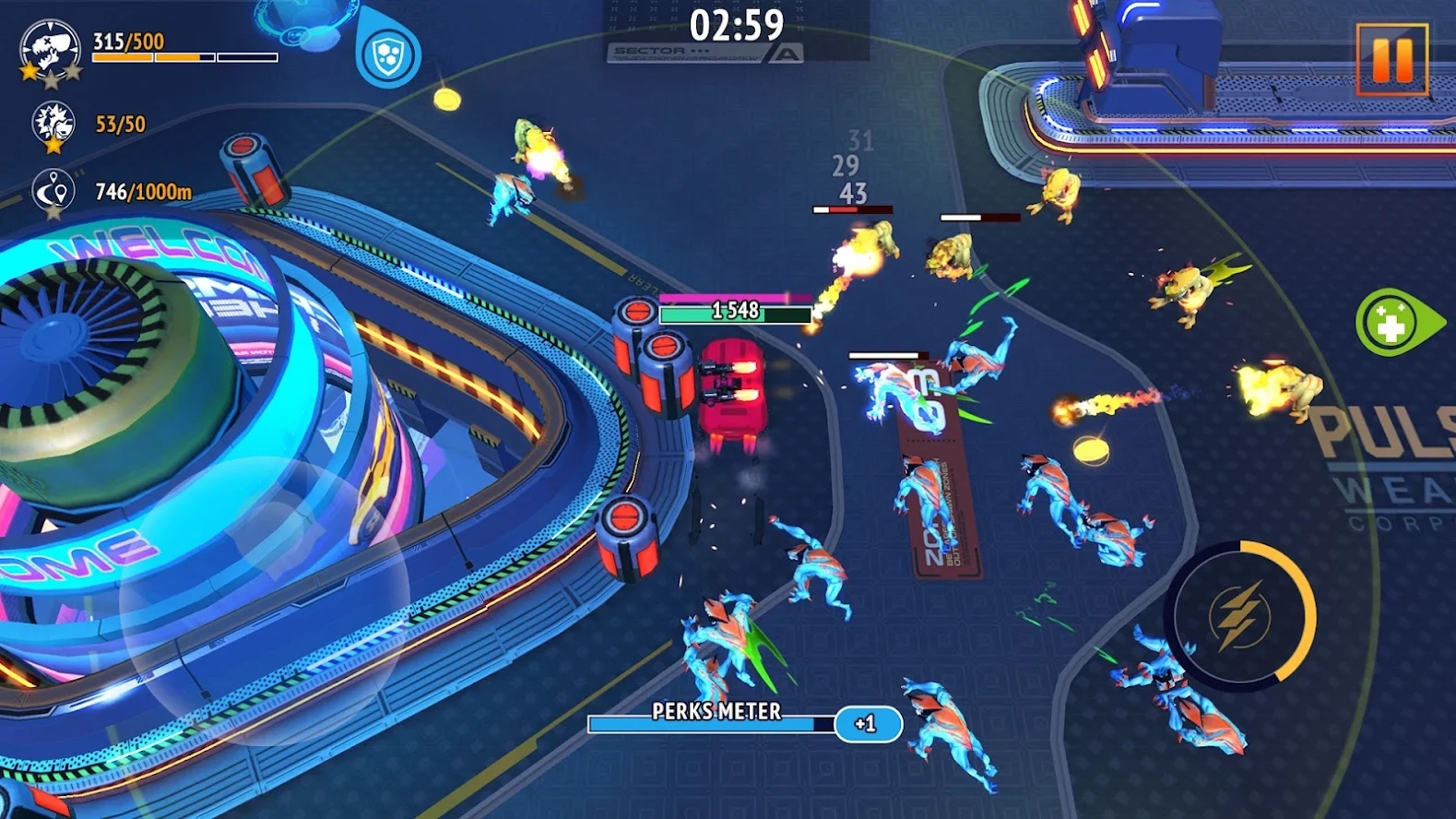The width and height of the screenshot is (1456, 819).
Task: Tap the 746/1000m distance objective icon
Action: coord(53,192)
